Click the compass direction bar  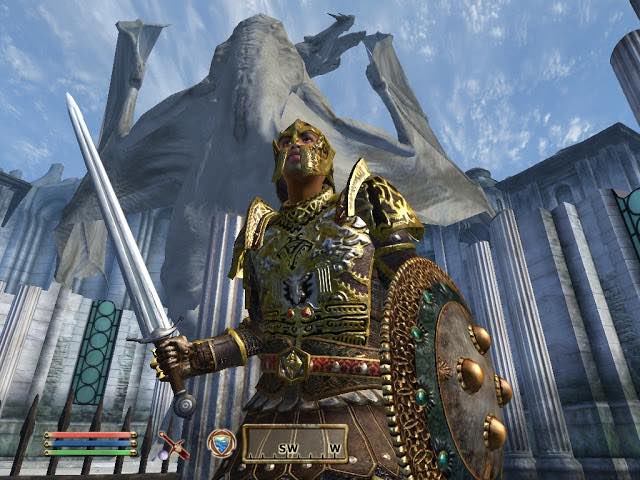coord(295,444)
